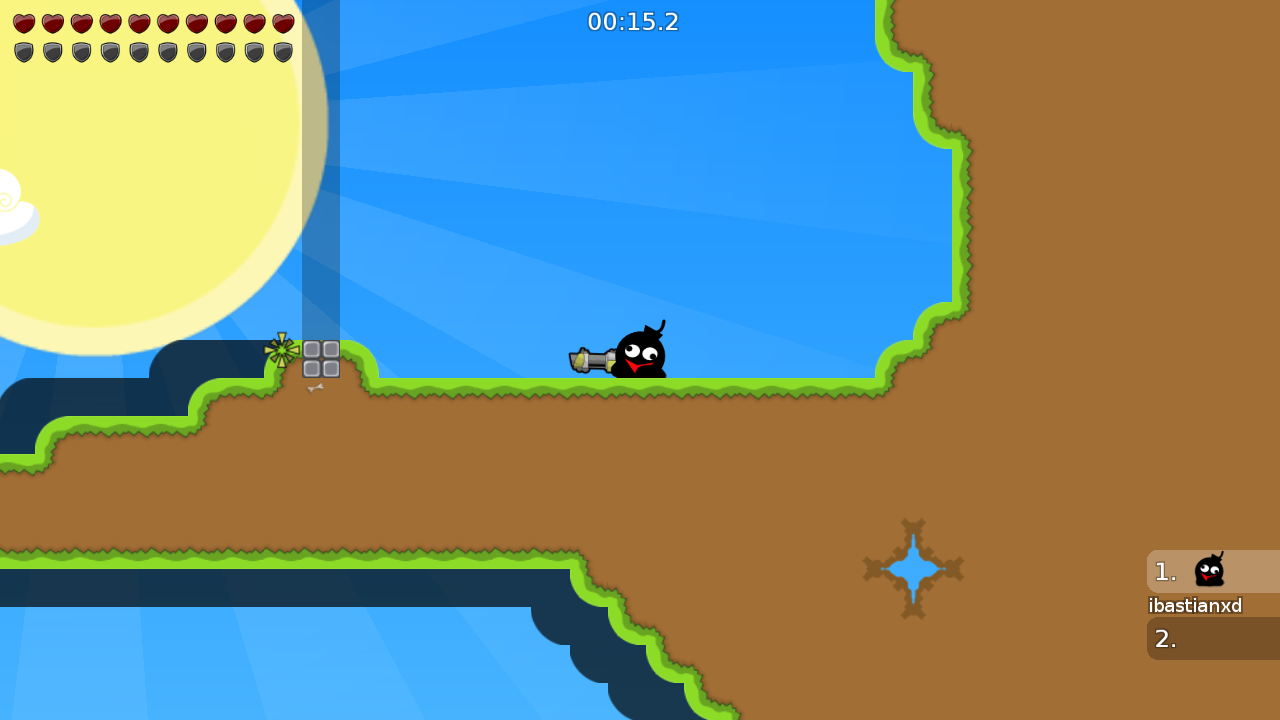Click the first red heart health icon
1280x720 pixels.
23,23
